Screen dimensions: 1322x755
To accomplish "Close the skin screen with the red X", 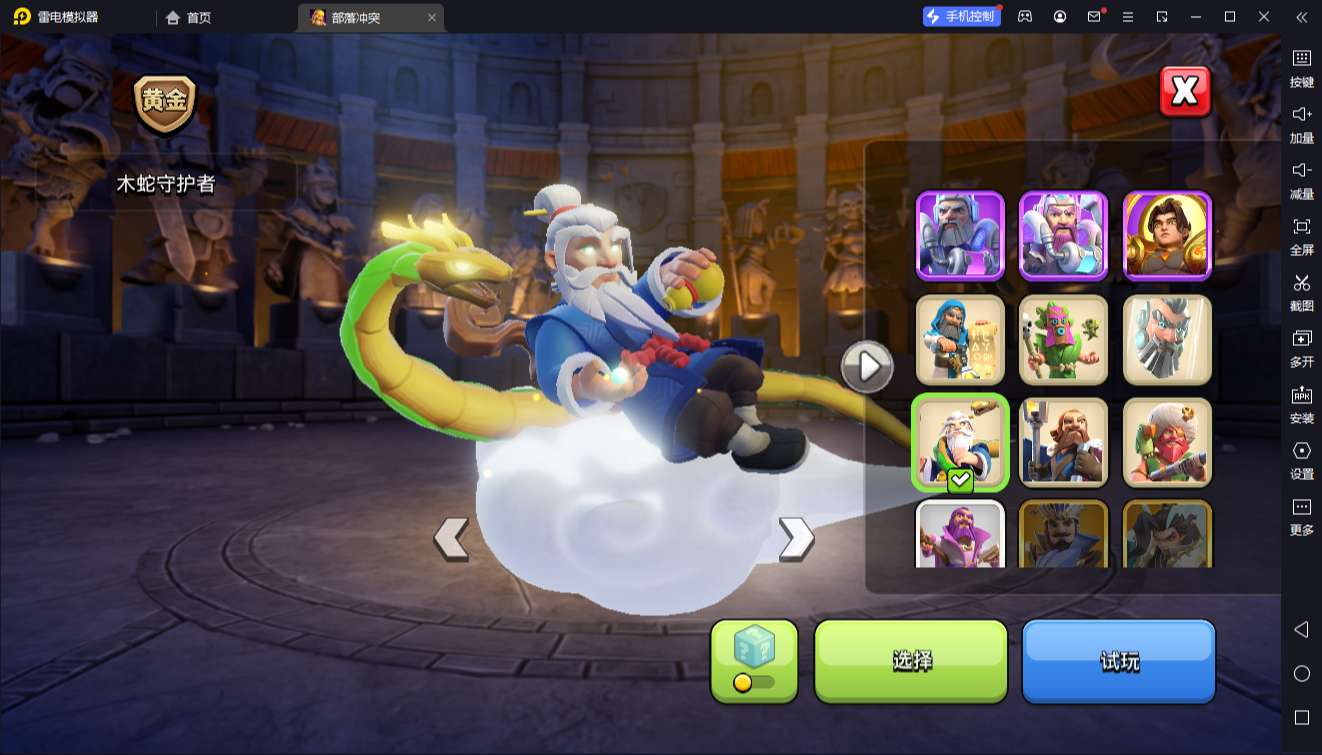I will [1185, 92].
